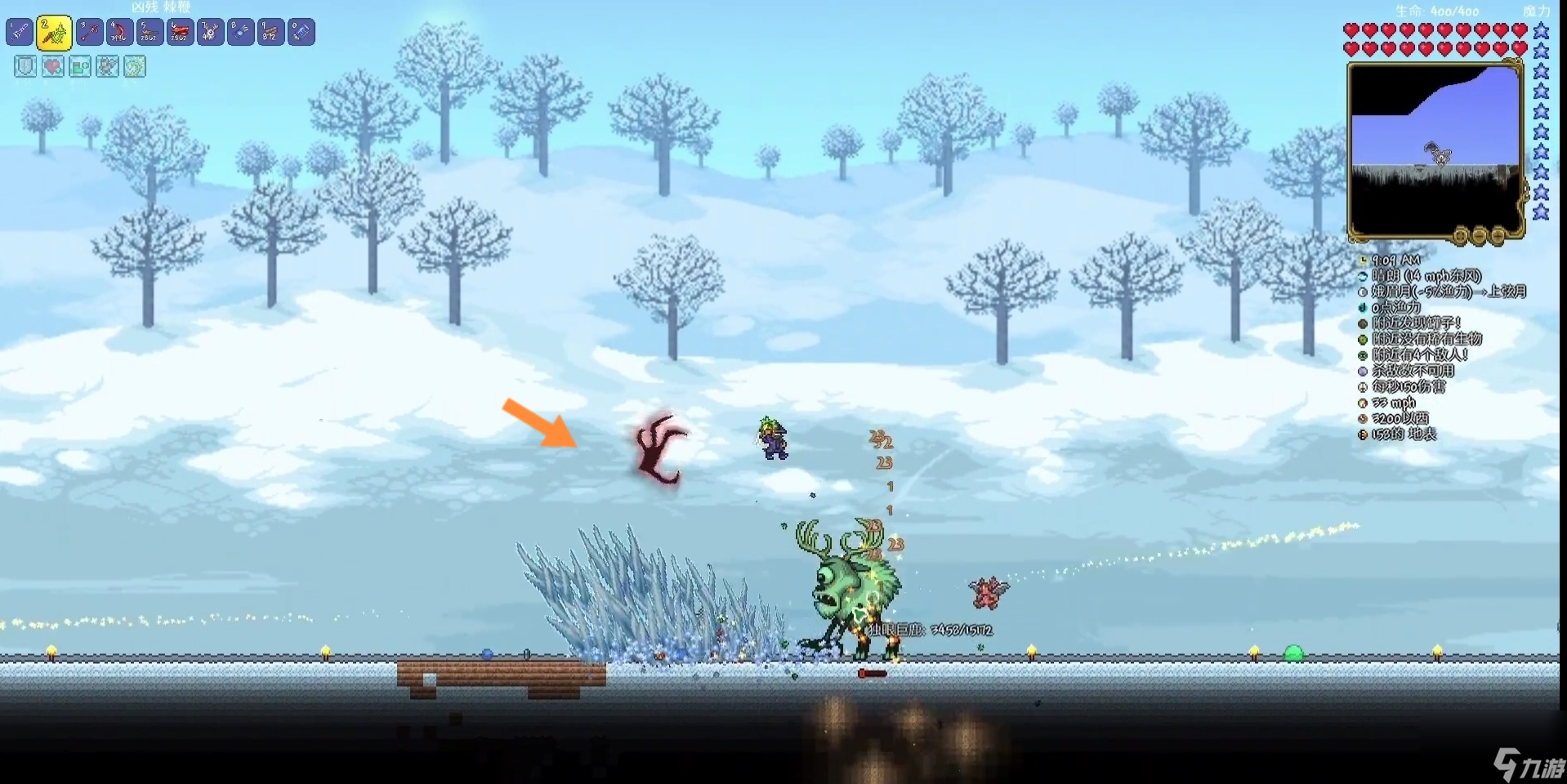The image size is (1567, 784).
Task: Click the shield buff icon
Action: pos(25,66)
